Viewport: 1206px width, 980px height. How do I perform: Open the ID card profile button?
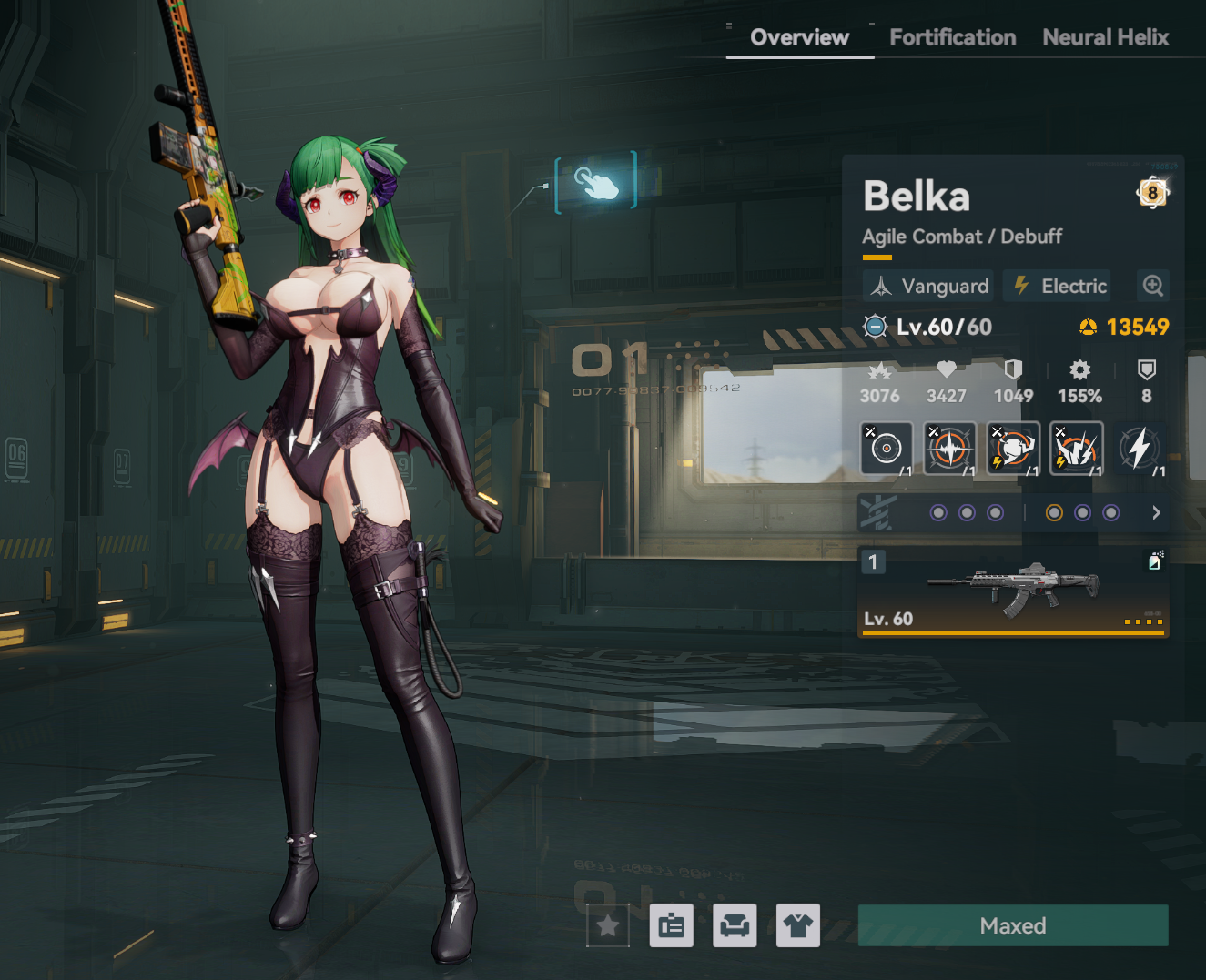(672, 926)
